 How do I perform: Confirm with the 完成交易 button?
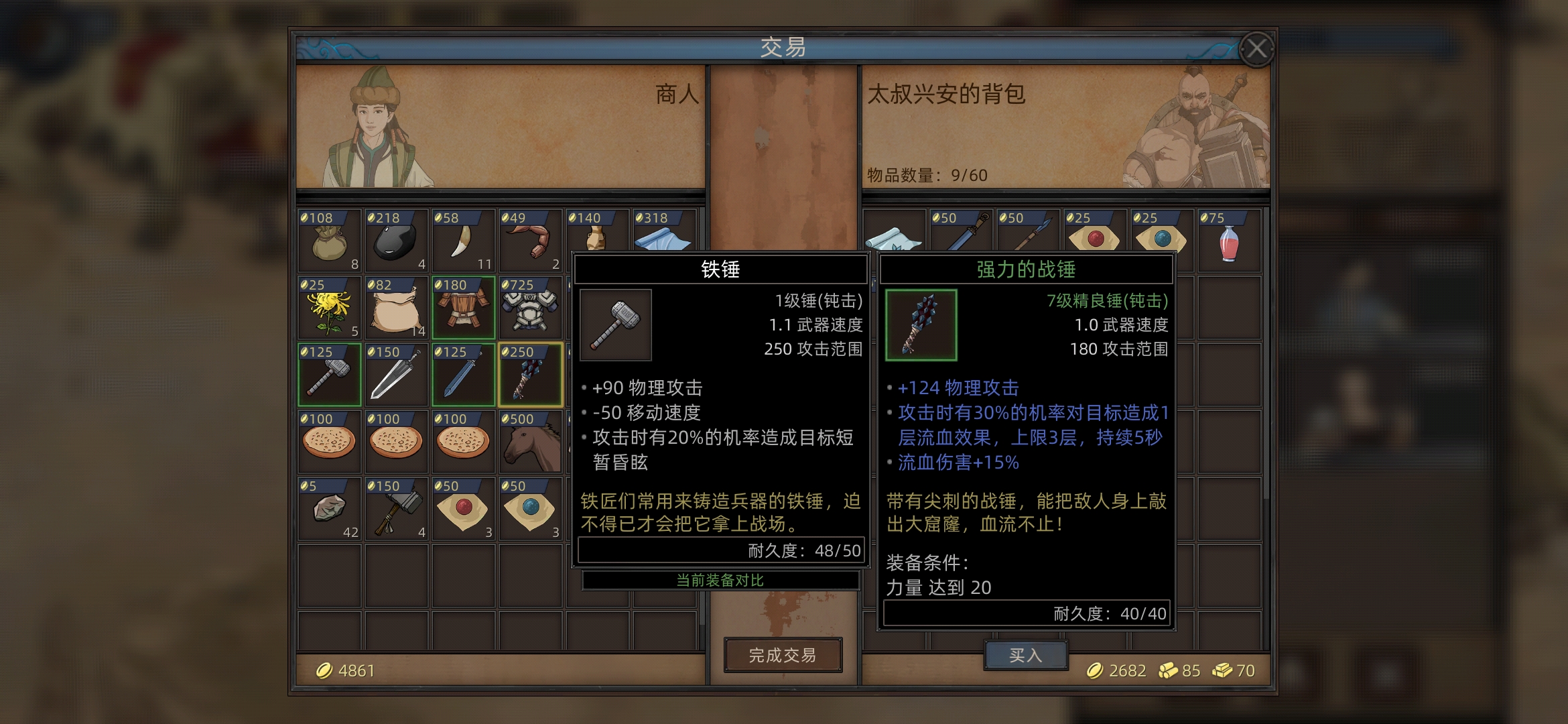pyautogui.click(x=783, y=655)
